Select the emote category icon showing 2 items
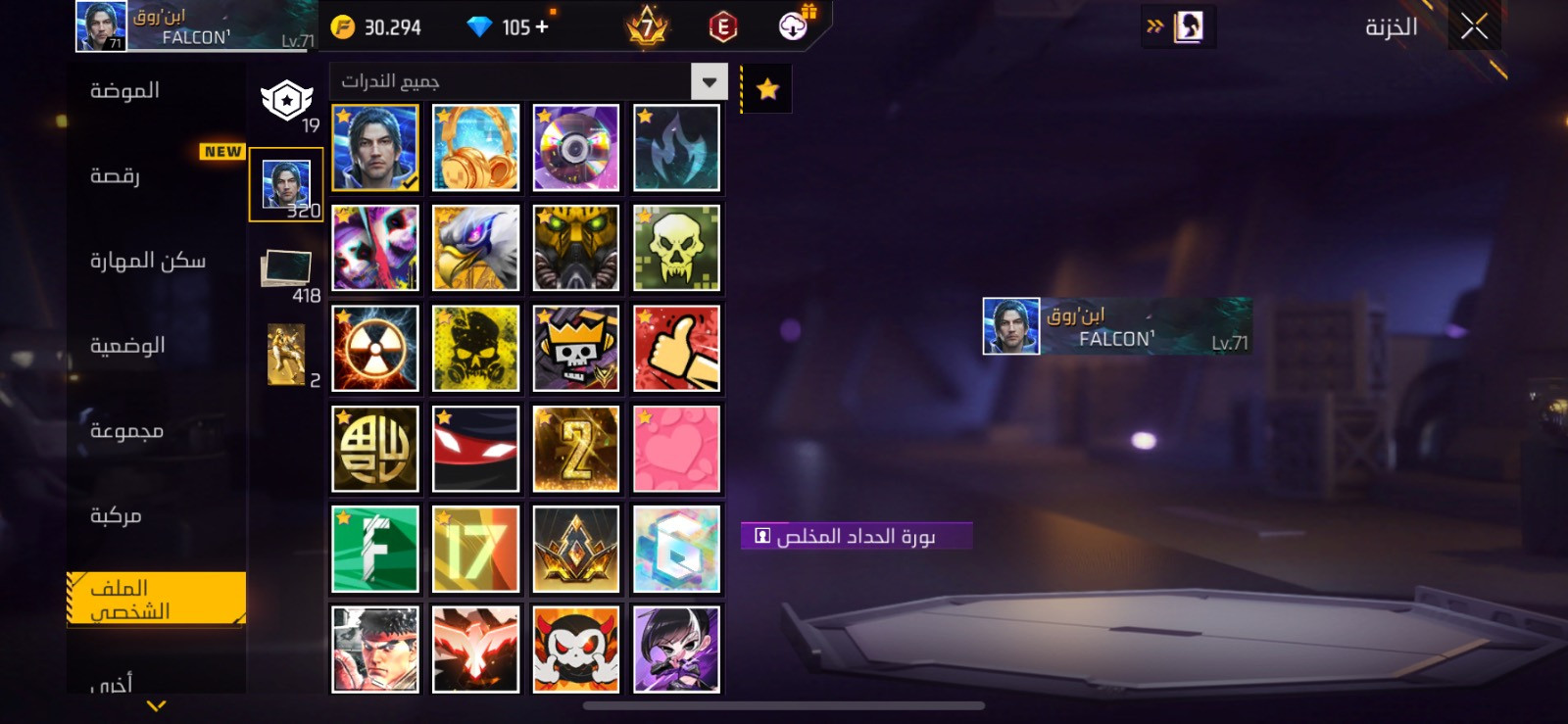1568x724 pixels. pos(285,351)
